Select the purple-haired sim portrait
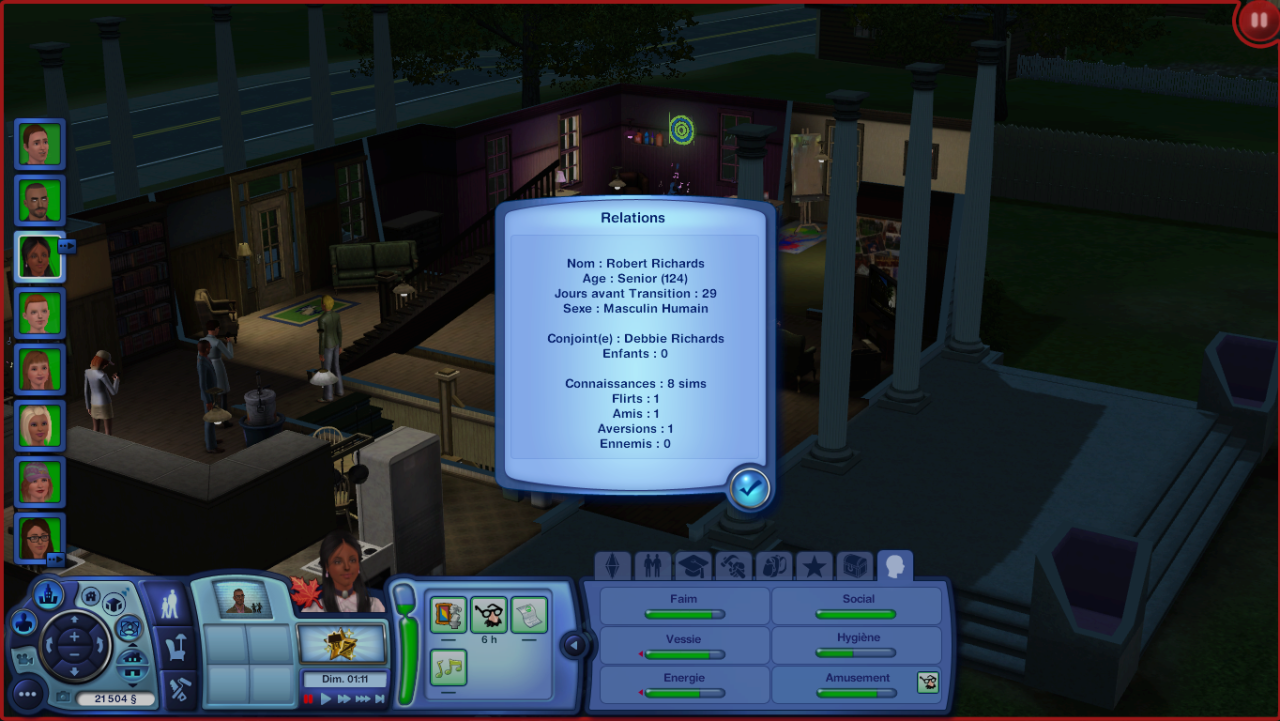Screen dimensions: 1280x721 [x=40, y=482]
